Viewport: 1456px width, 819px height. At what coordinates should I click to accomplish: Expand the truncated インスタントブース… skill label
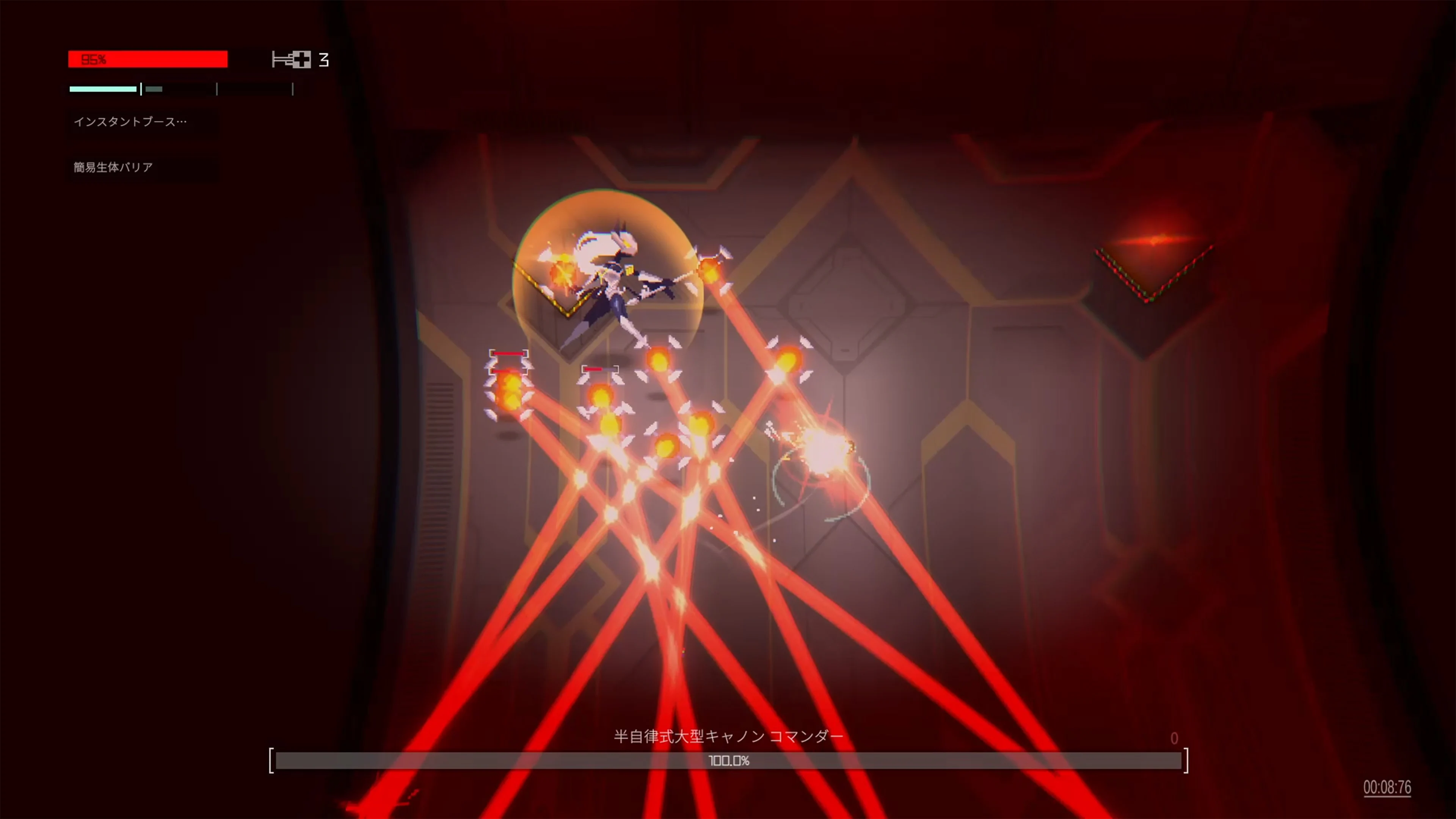(130, 121)
